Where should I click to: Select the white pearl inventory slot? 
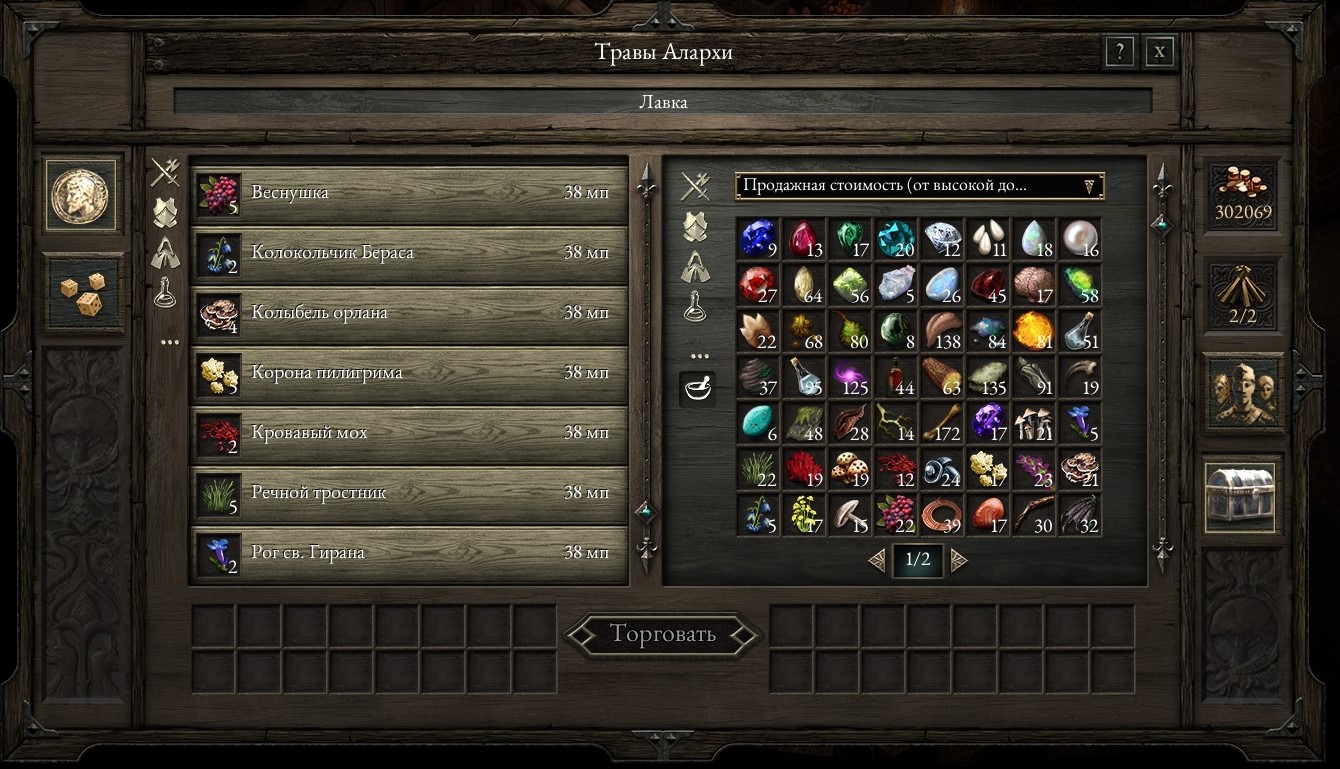click(1080, 238)
